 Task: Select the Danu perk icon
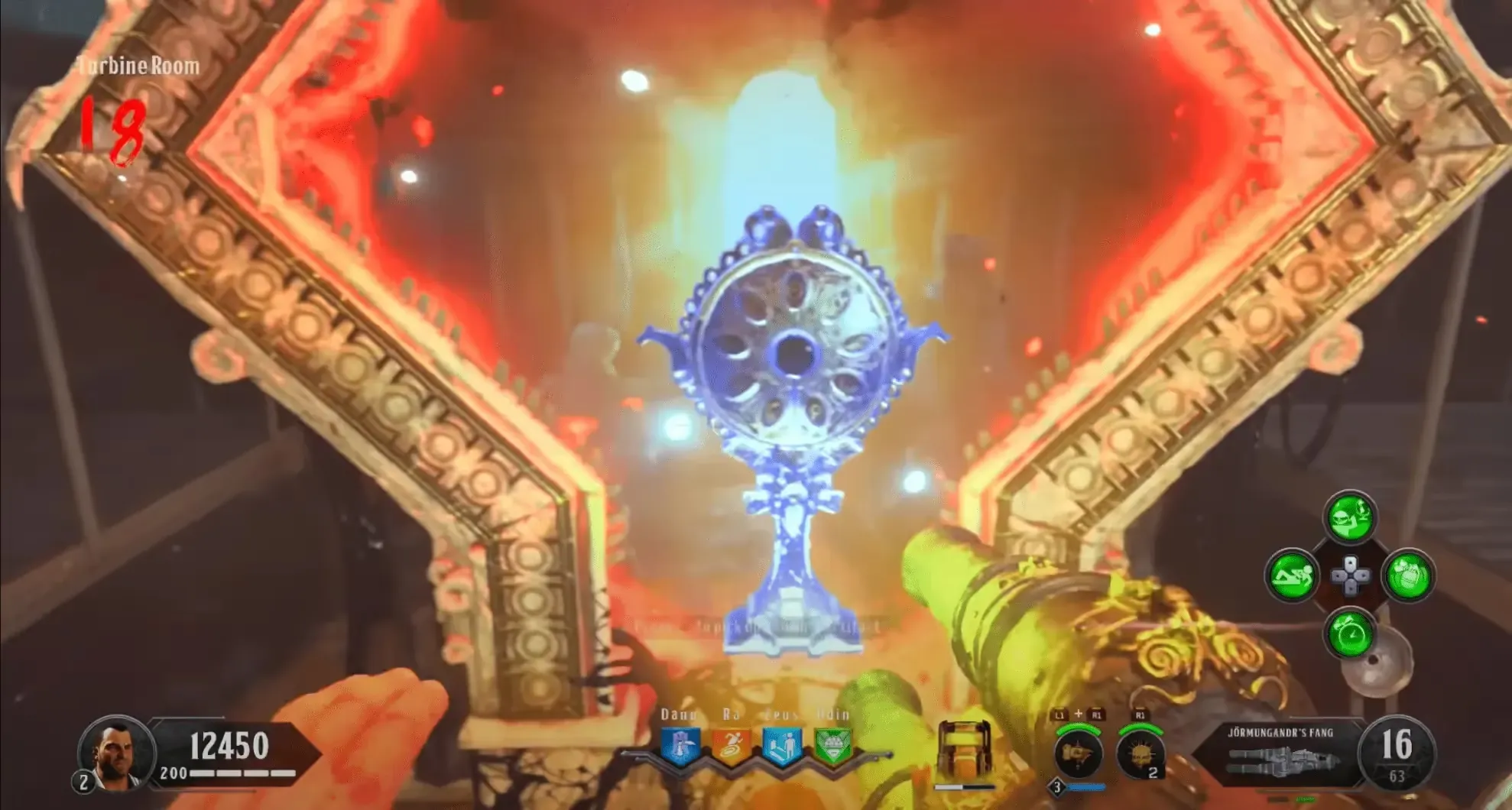(680, 745)
